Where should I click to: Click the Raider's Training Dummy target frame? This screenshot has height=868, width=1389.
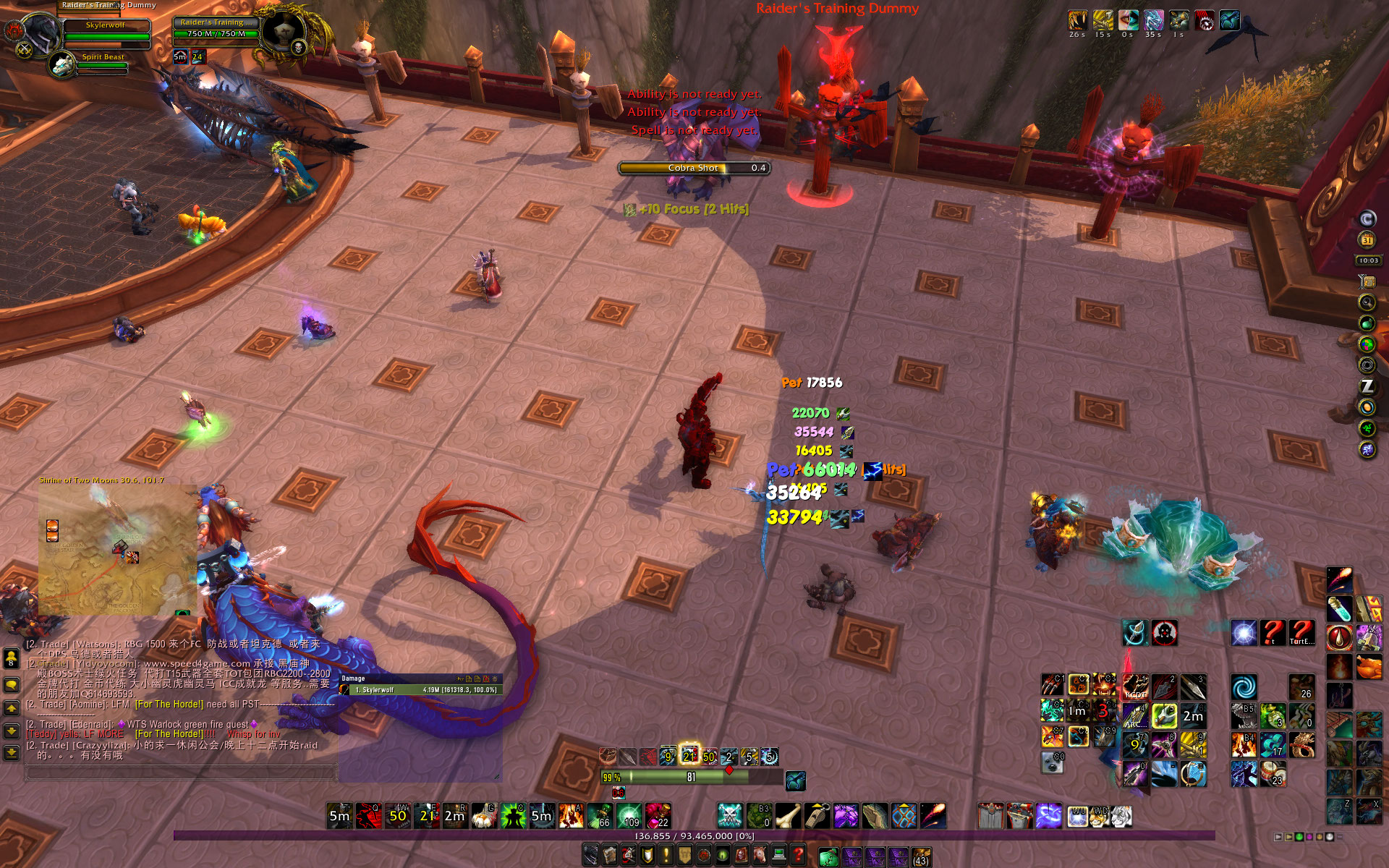pyautogui.click(x=216, y=27)
